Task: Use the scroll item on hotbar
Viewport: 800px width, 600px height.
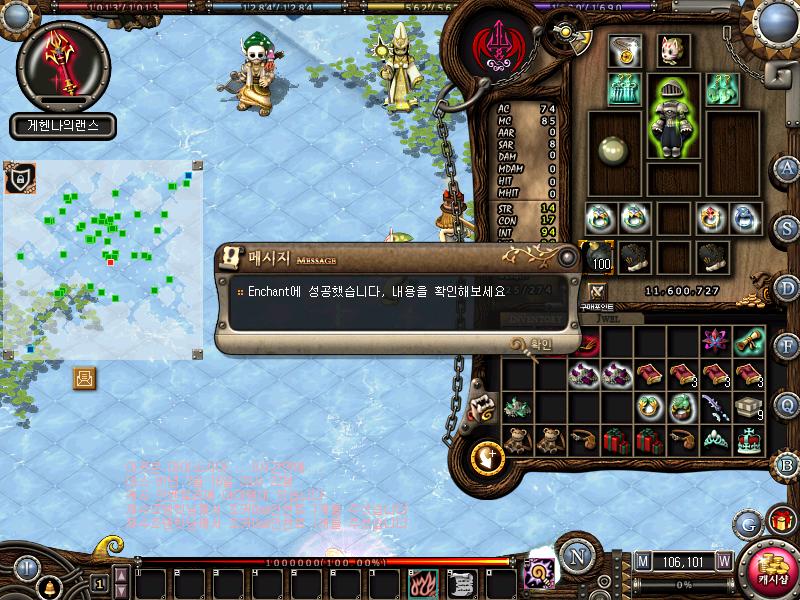Action: tap(459, 581)
